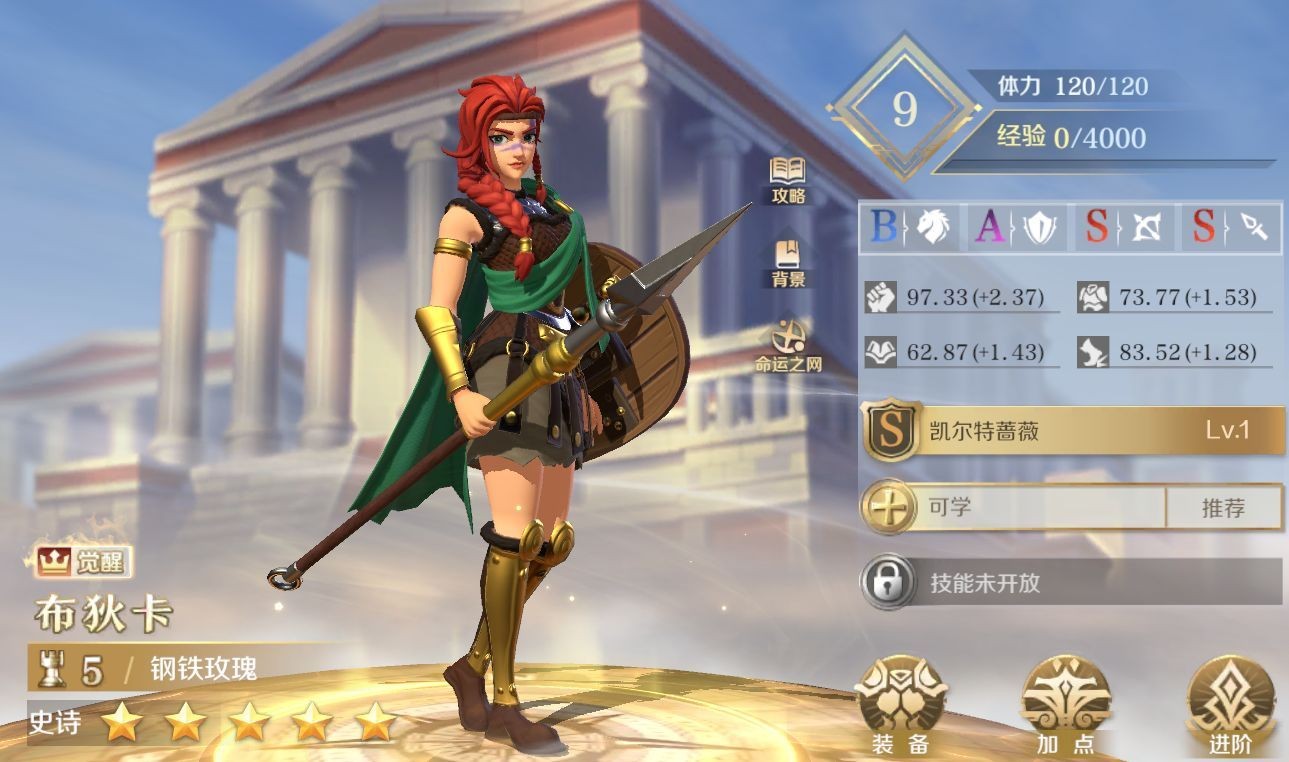Open the 命运之网 fate web

pyautogui.click(x=788, y=345)
